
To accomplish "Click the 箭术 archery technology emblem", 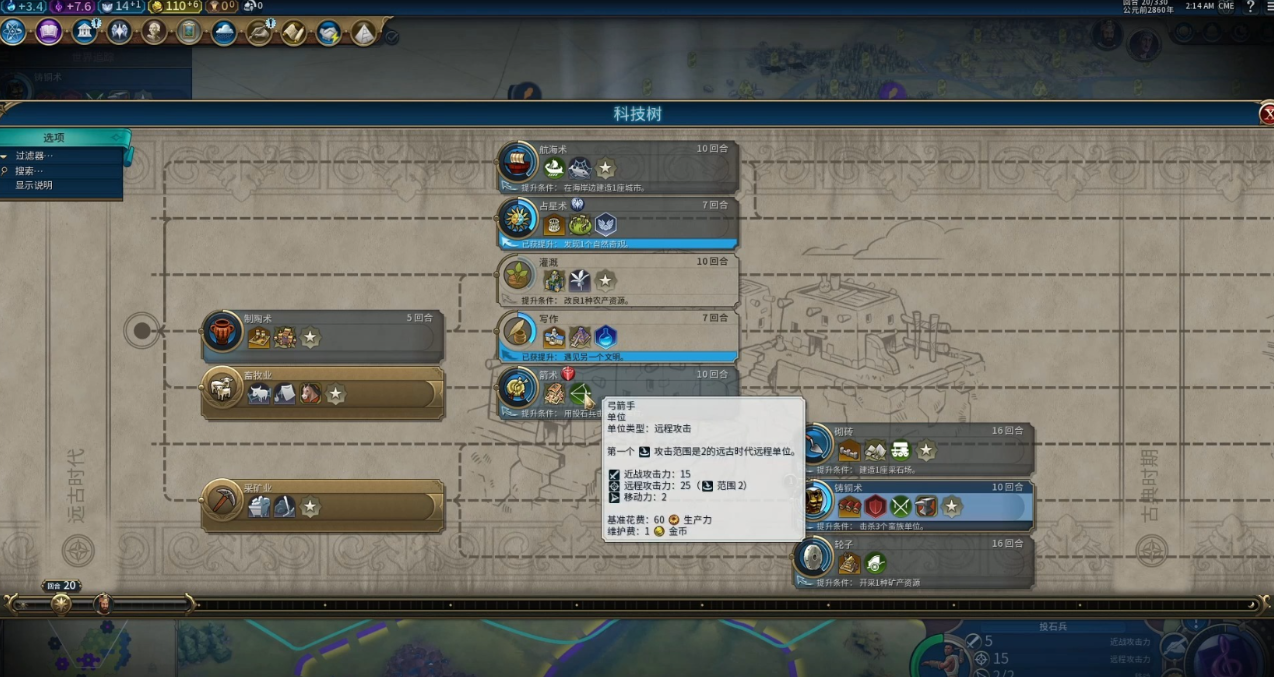I will 518,389.
